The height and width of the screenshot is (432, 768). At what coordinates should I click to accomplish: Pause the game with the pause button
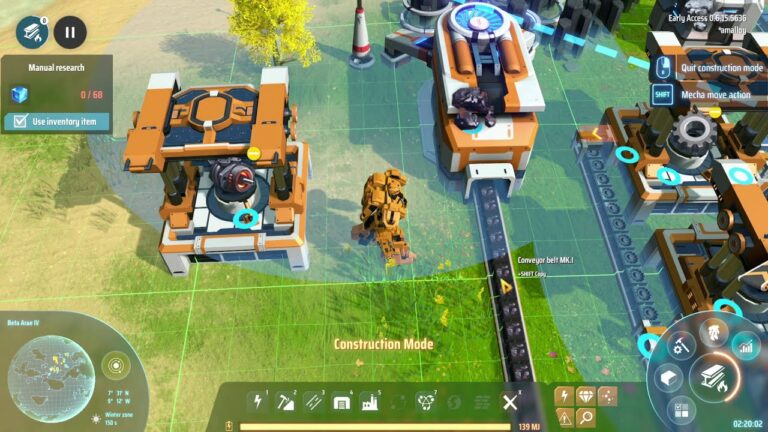coord(70,32)
